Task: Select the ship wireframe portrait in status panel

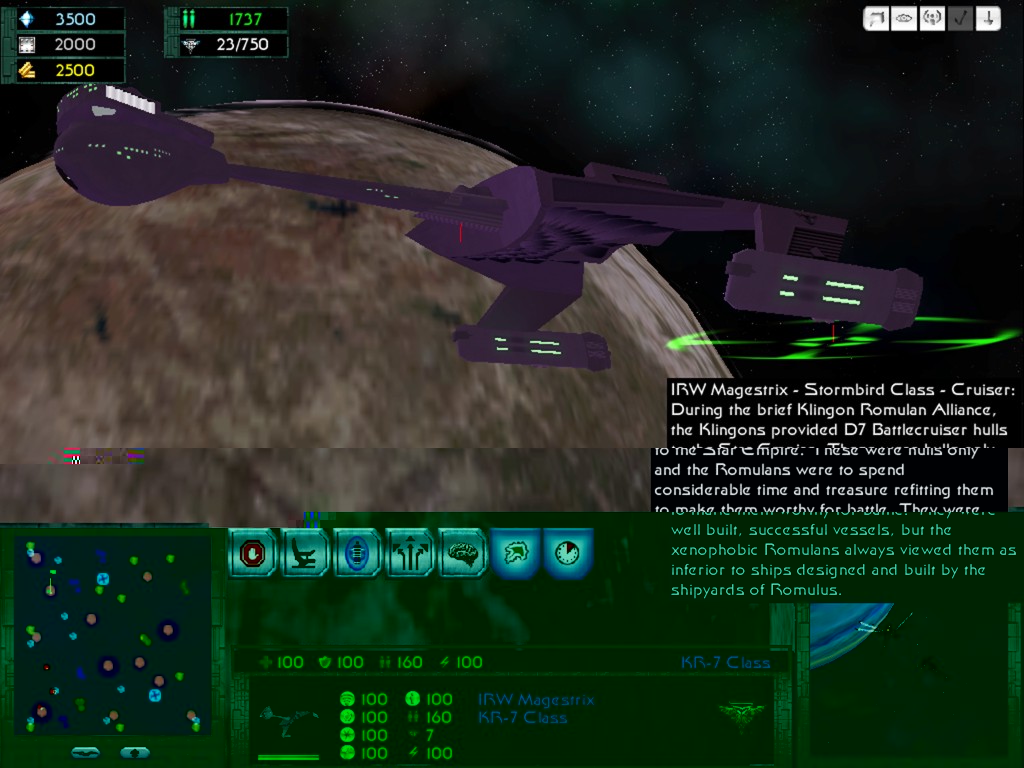Action: pyautogui.click(x=288, y=718)
